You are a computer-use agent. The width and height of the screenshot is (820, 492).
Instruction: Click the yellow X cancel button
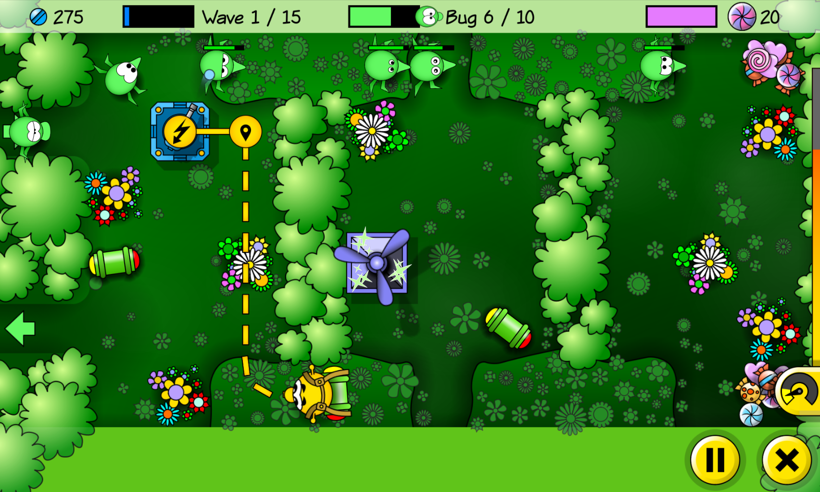coord(786,460)
